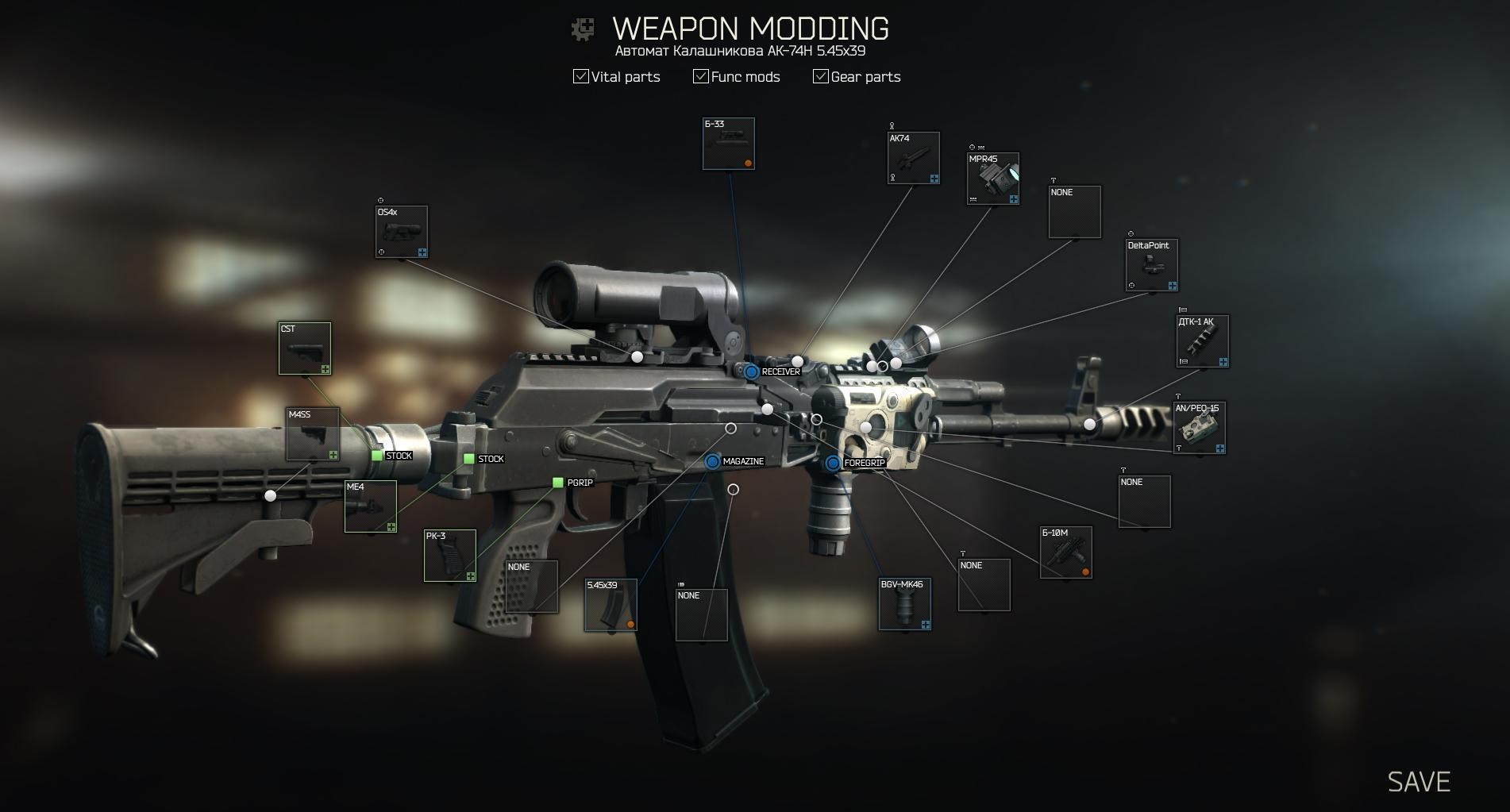
Task: Open the 5.45x39 magazine slot
Action: pos(611,606)
